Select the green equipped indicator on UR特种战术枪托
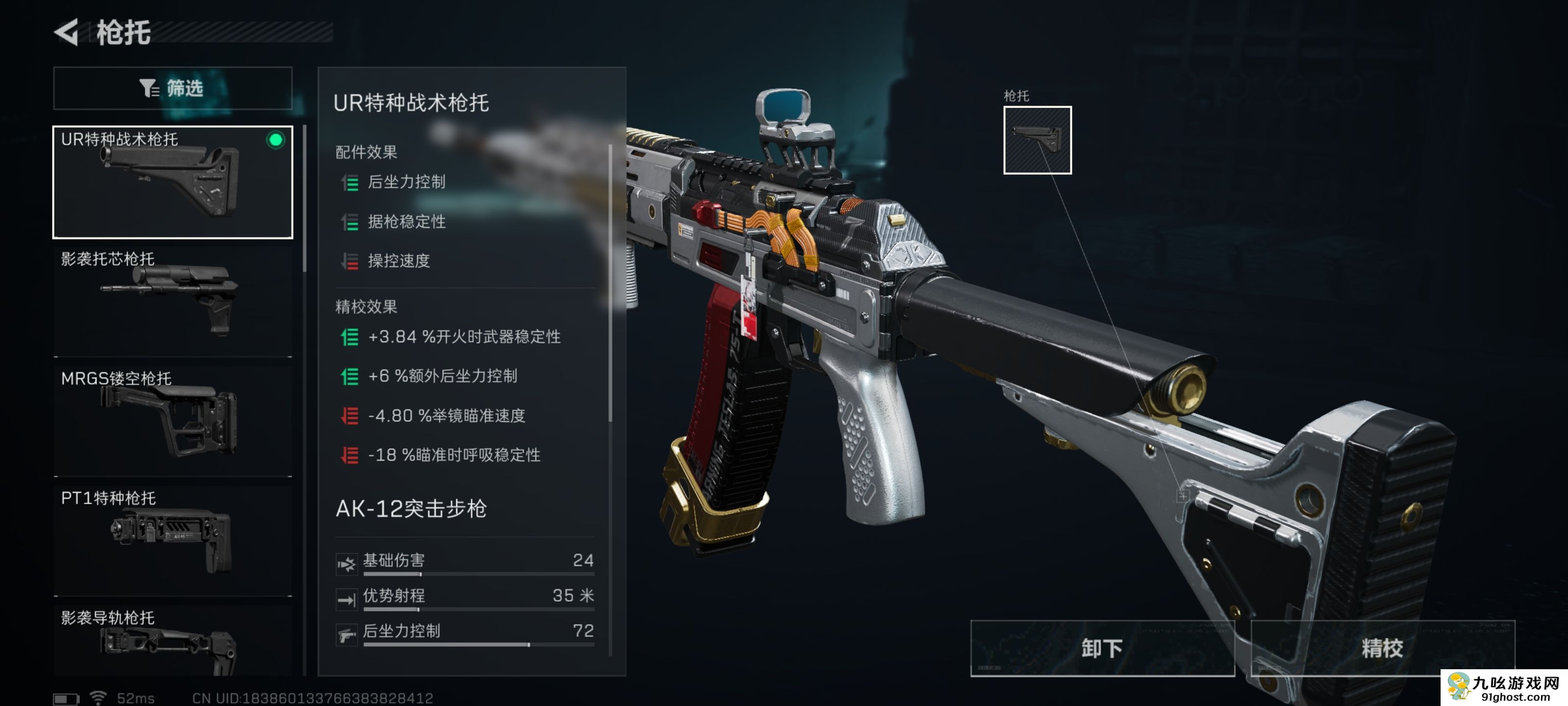This screenshot has height=706, width=1568. pos(277,141)
